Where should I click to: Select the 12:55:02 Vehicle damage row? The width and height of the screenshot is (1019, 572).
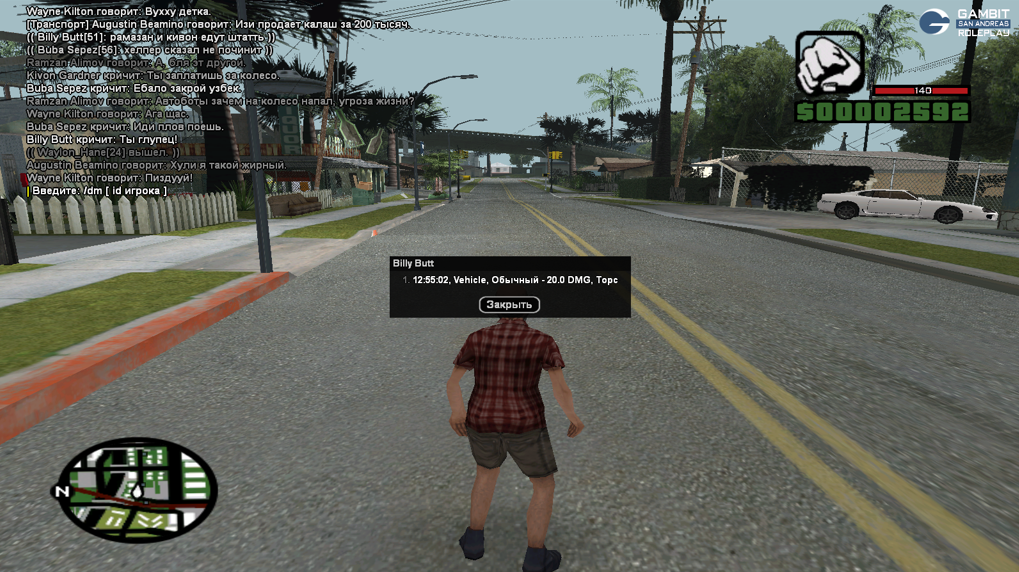tap(514, 281)
